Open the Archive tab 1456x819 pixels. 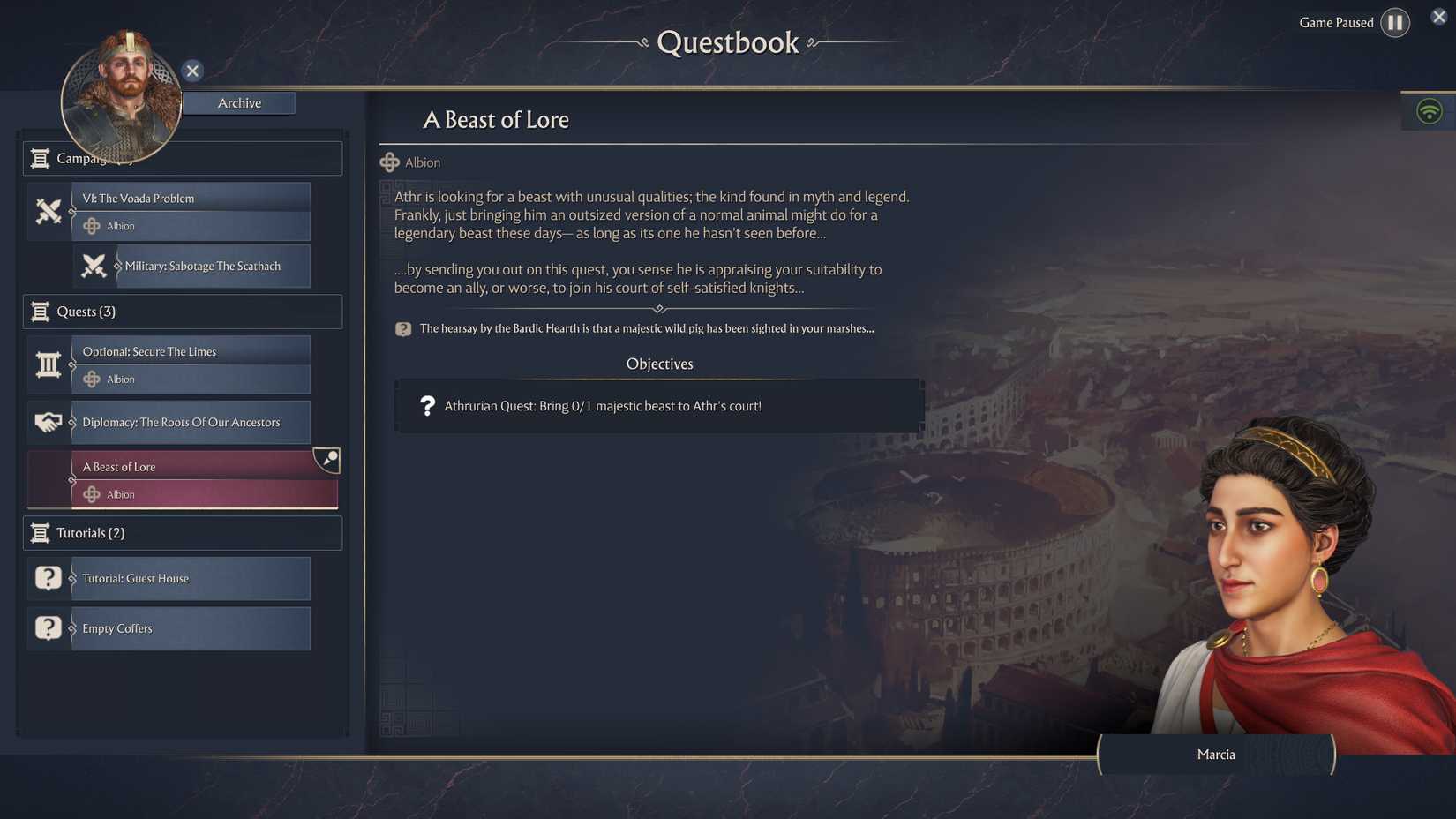tap(239, 102)
